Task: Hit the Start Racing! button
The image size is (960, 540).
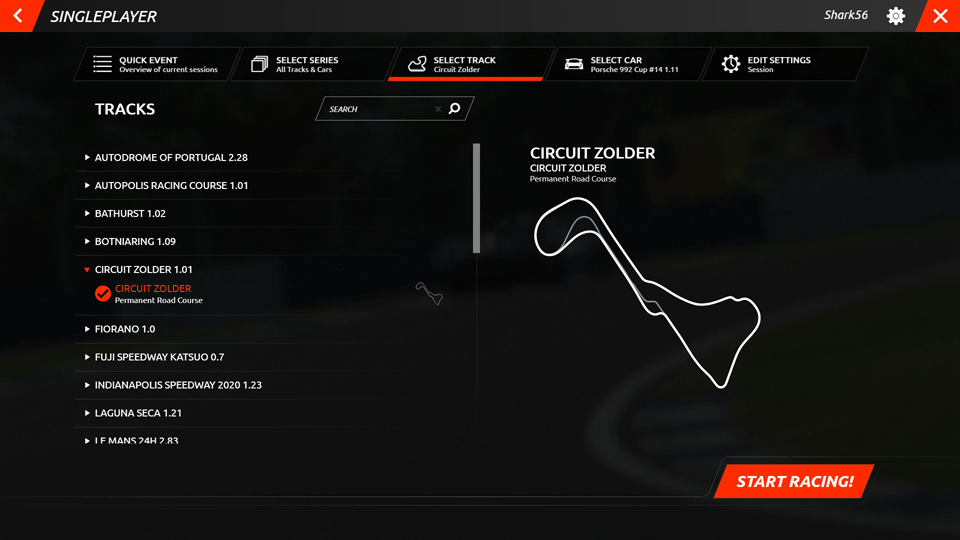Action: 794,481
